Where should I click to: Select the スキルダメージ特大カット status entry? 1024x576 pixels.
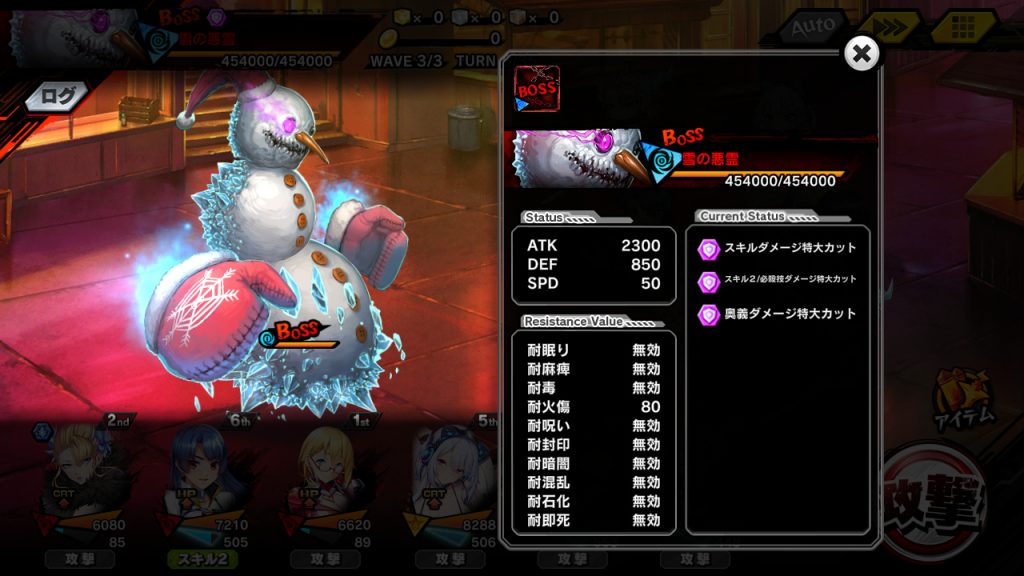(x=778, y=247)
